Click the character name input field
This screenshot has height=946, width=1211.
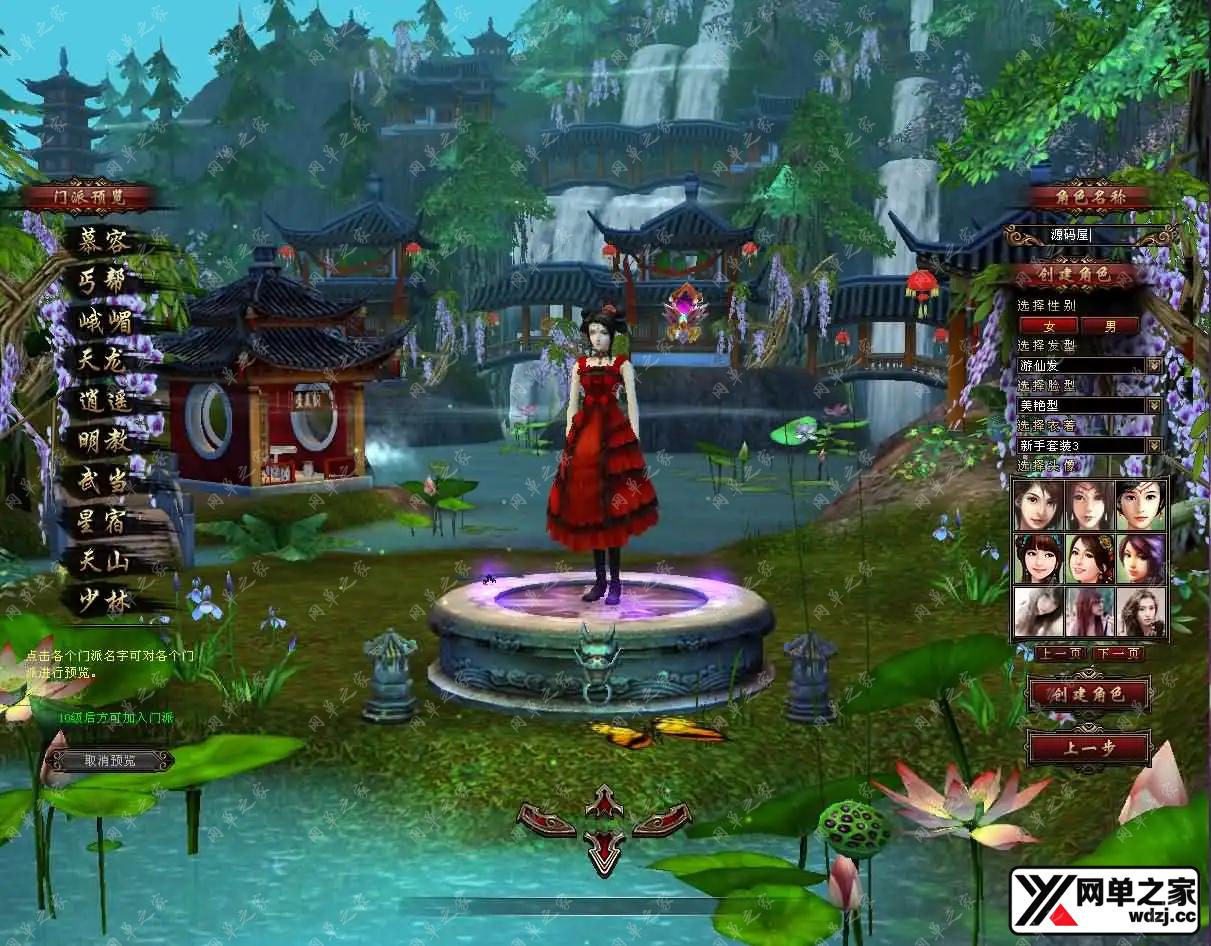[1089, 235]
